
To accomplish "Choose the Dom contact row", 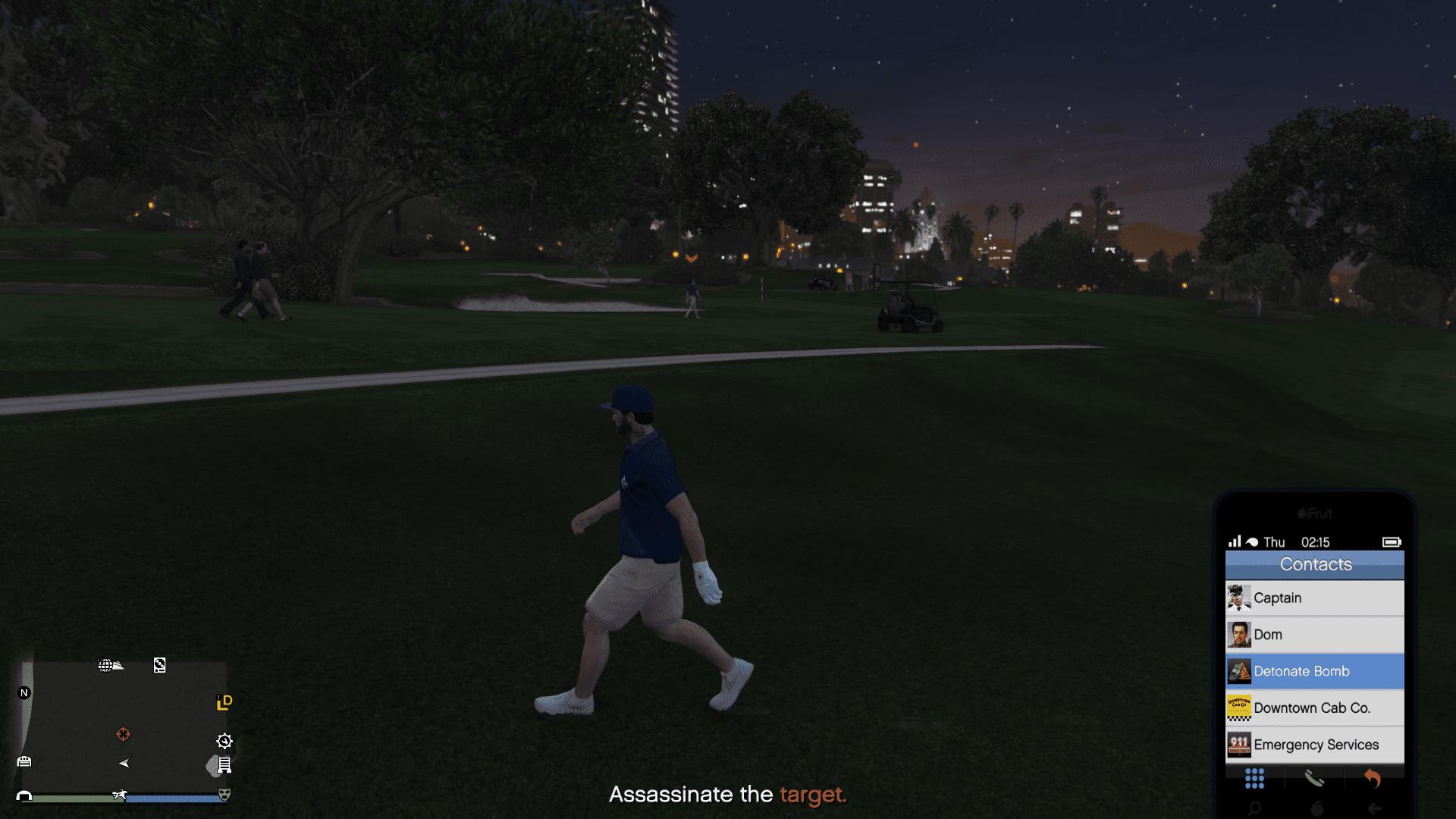I will click(1314, 635).
